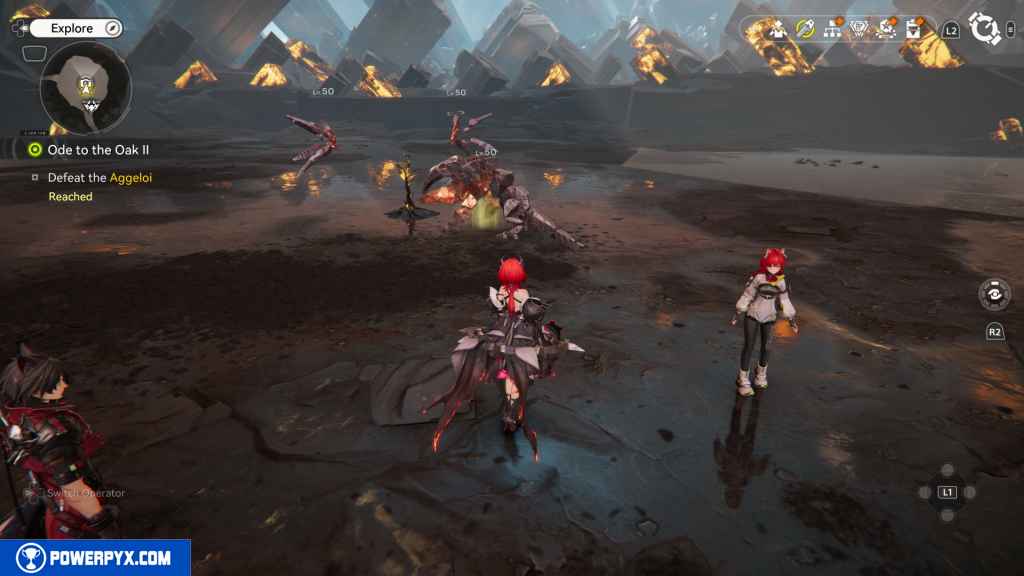Open the large circular ring menu icon
Image resolution: width=1024 pixels, height=576 pixels.
985,29
